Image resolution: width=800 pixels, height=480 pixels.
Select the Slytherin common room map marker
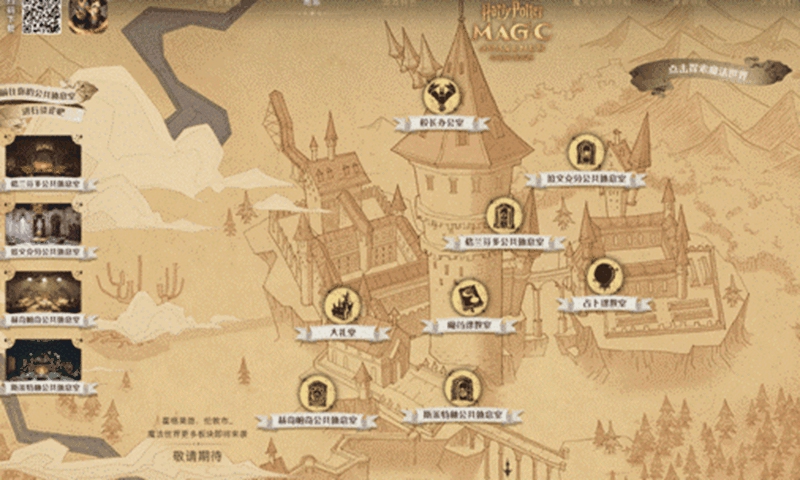pyautogui.click(x=462, y=389)
